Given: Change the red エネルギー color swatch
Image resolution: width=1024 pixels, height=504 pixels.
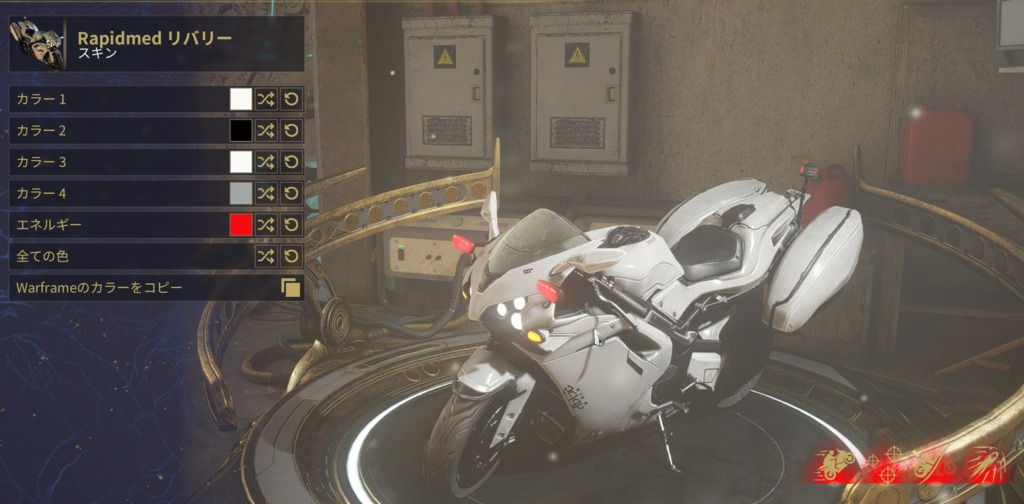Looking at the screenshot, I should click(x=241, y=225).
